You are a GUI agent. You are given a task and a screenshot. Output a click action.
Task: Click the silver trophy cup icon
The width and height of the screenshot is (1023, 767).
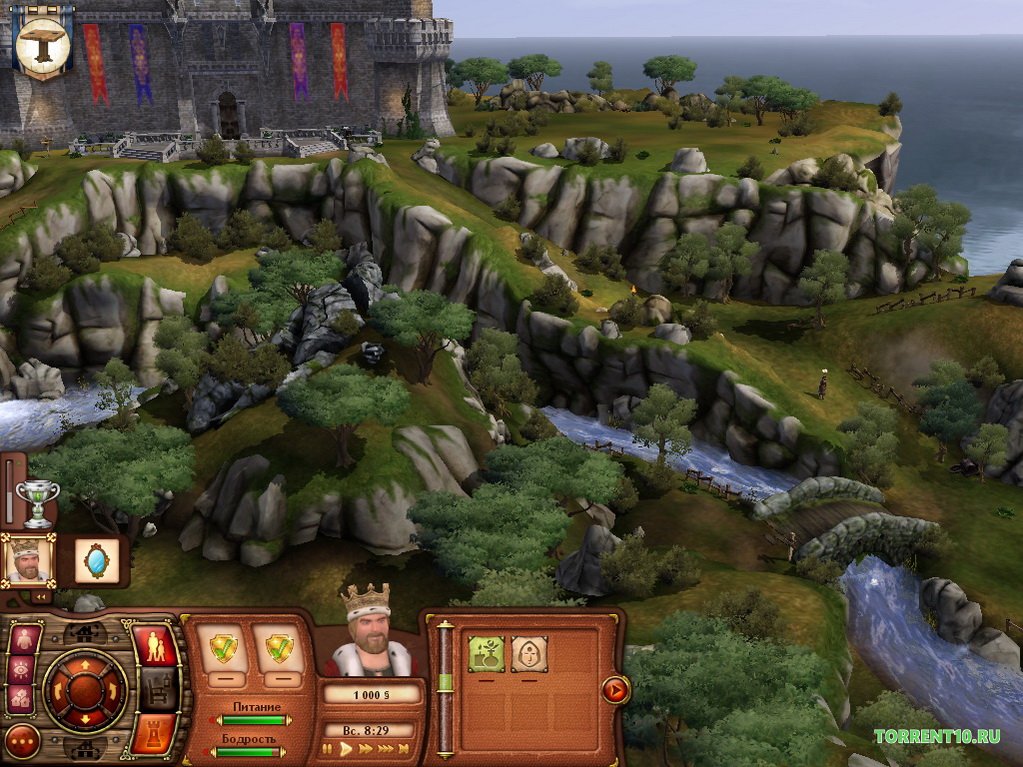(x=38, y=502)
